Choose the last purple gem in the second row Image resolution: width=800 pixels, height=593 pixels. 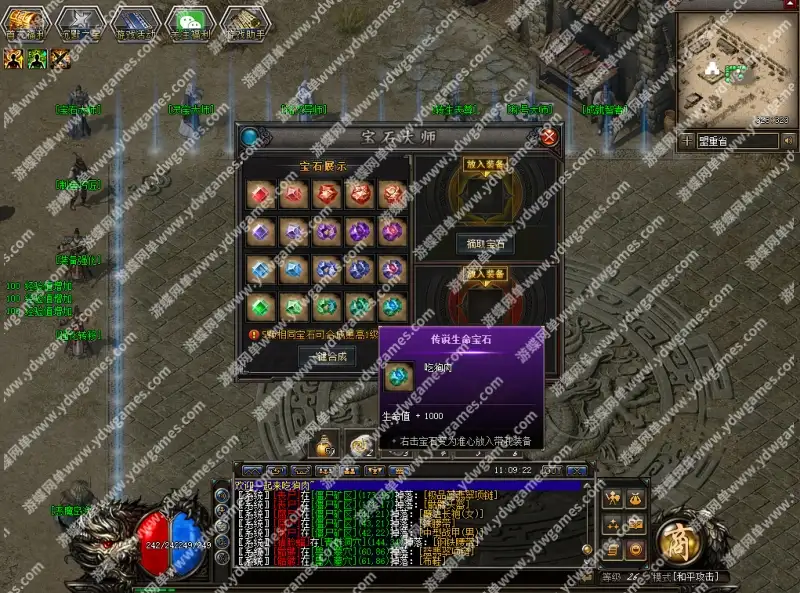391,232
